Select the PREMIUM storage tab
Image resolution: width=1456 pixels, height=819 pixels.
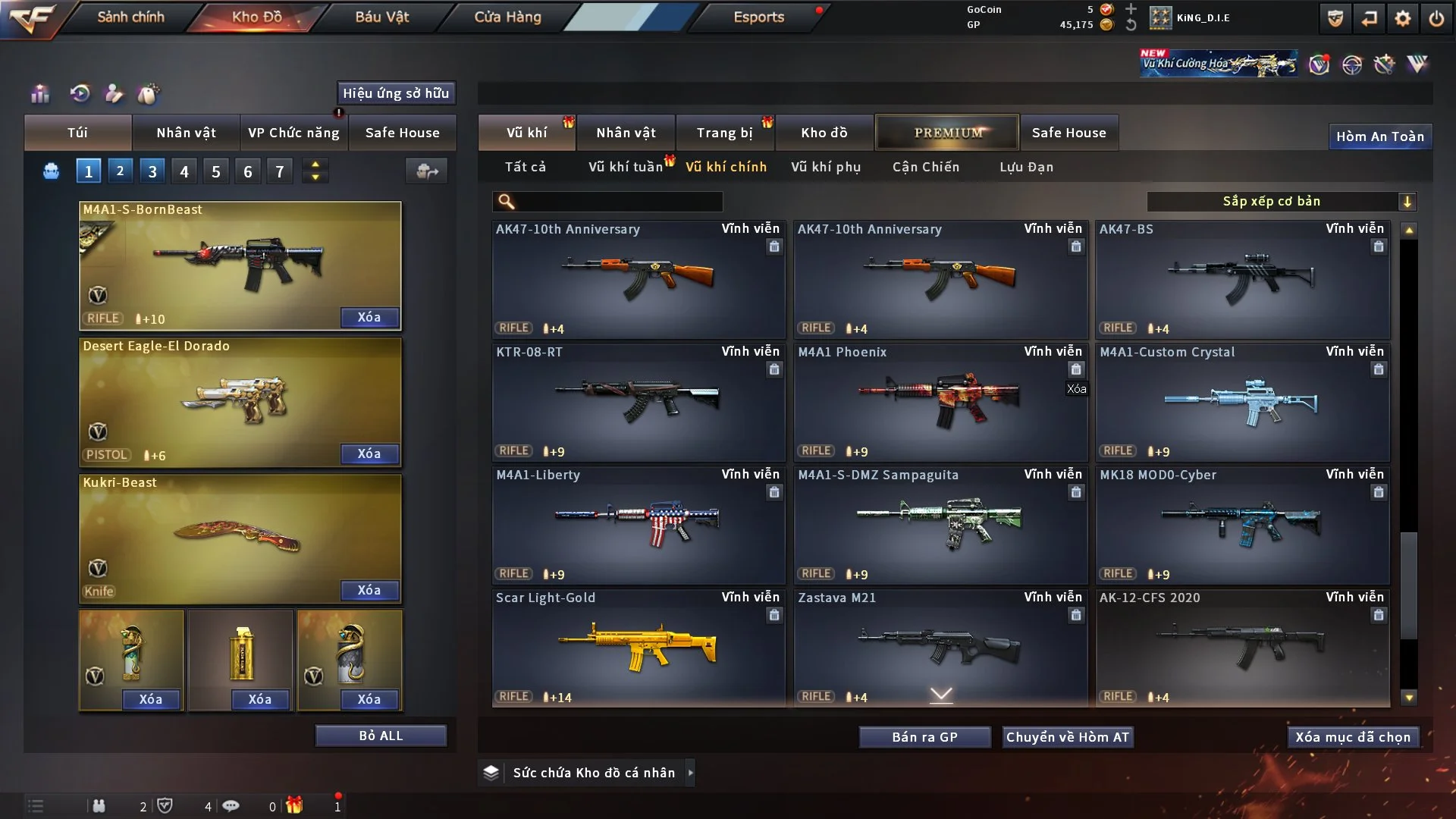pos(947,133)
